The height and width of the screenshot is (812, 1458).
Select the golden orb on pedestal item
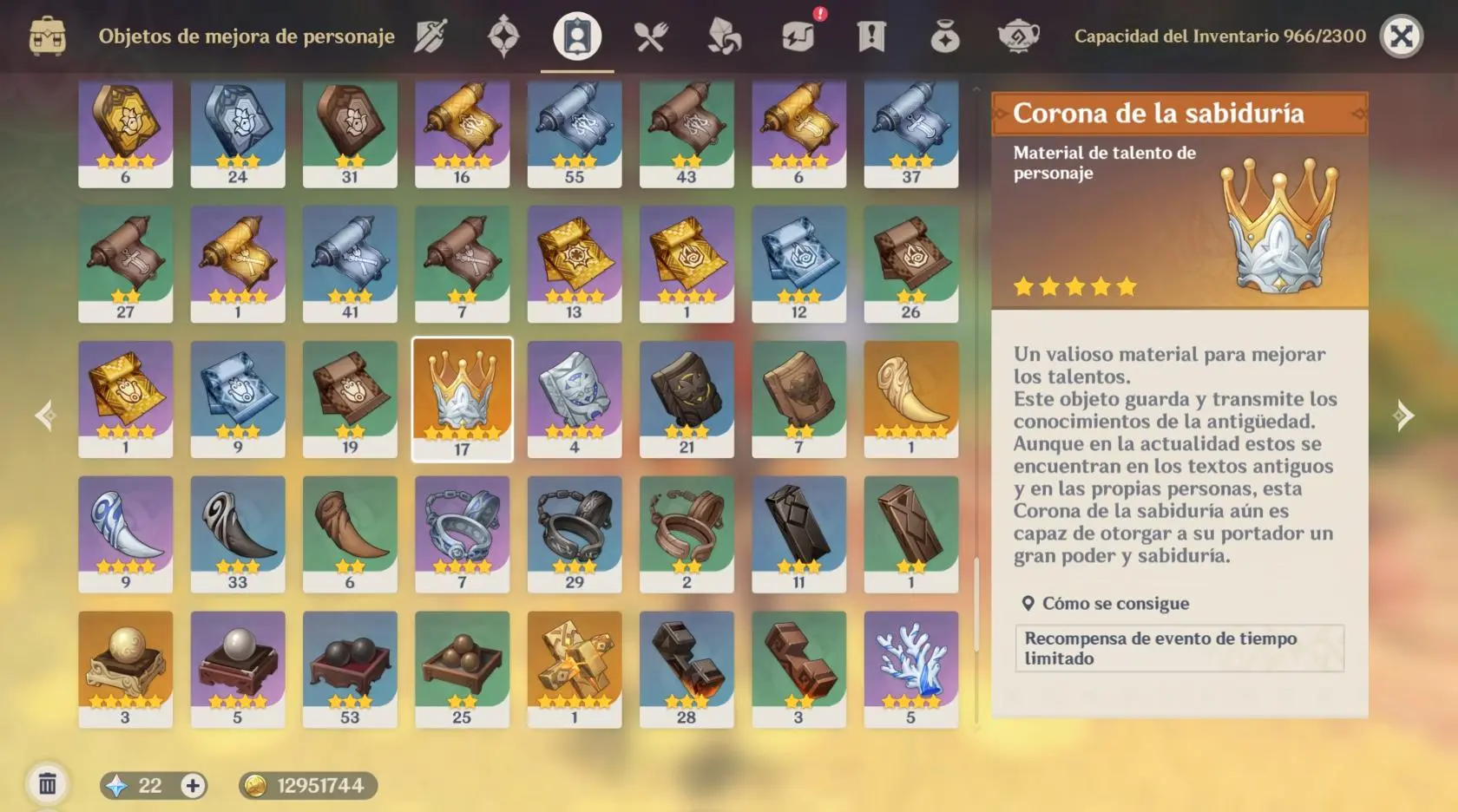[125, 668]
